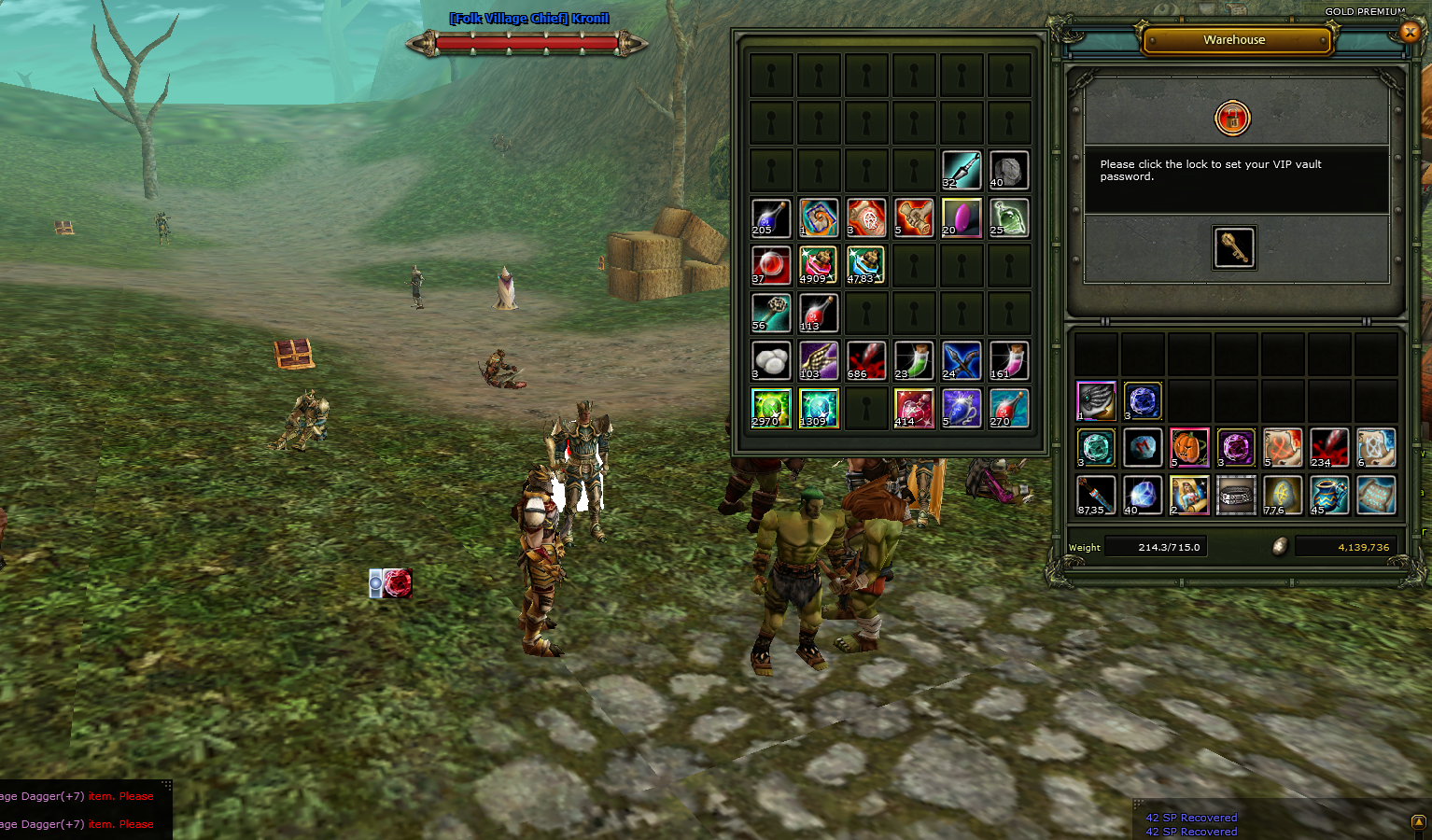1432x840 pixels.
Task: Select the gray stone stack of 40
Action: [x=1008, y=170]
